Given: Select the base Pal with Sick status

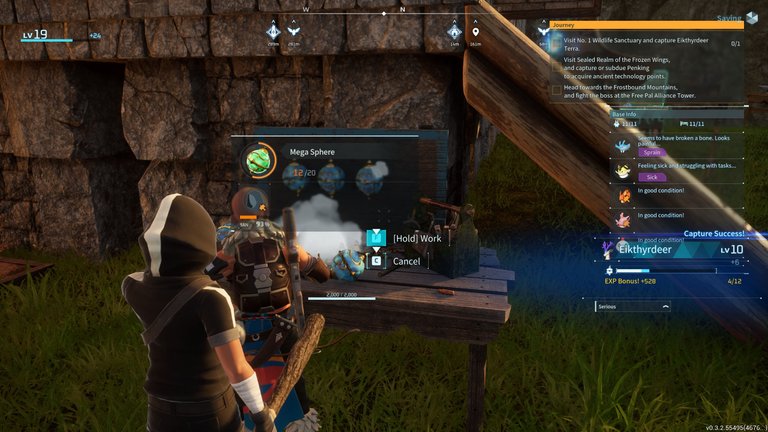Looking at the screenshot, I should click(674, 170).
